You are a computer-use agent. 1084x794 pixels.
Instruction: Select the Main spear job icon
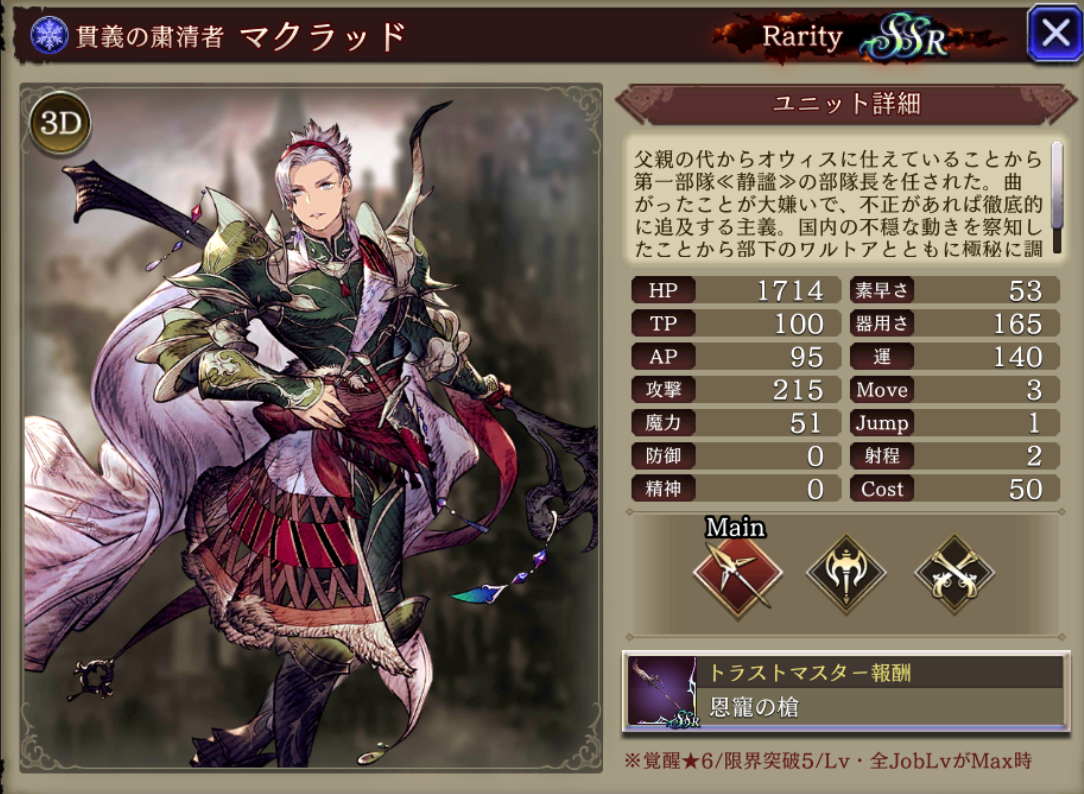click(737, 575)
